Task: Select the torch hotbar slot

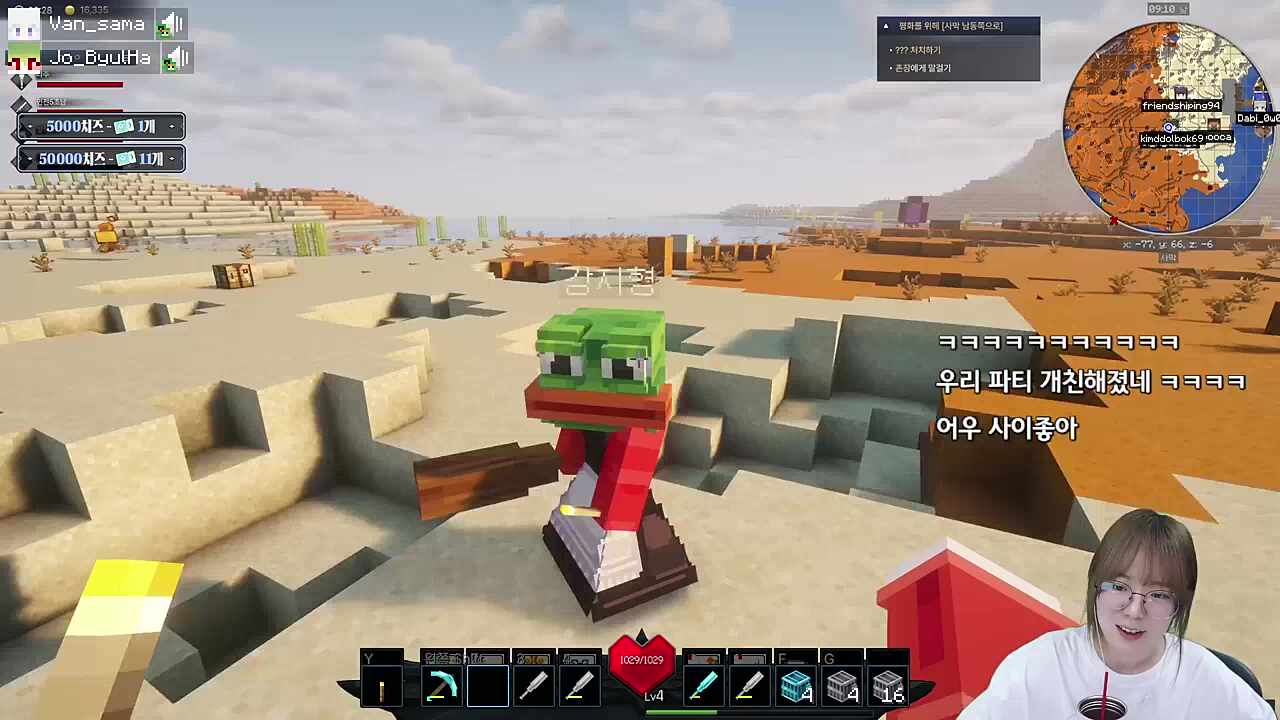Action: pos(382,688)
